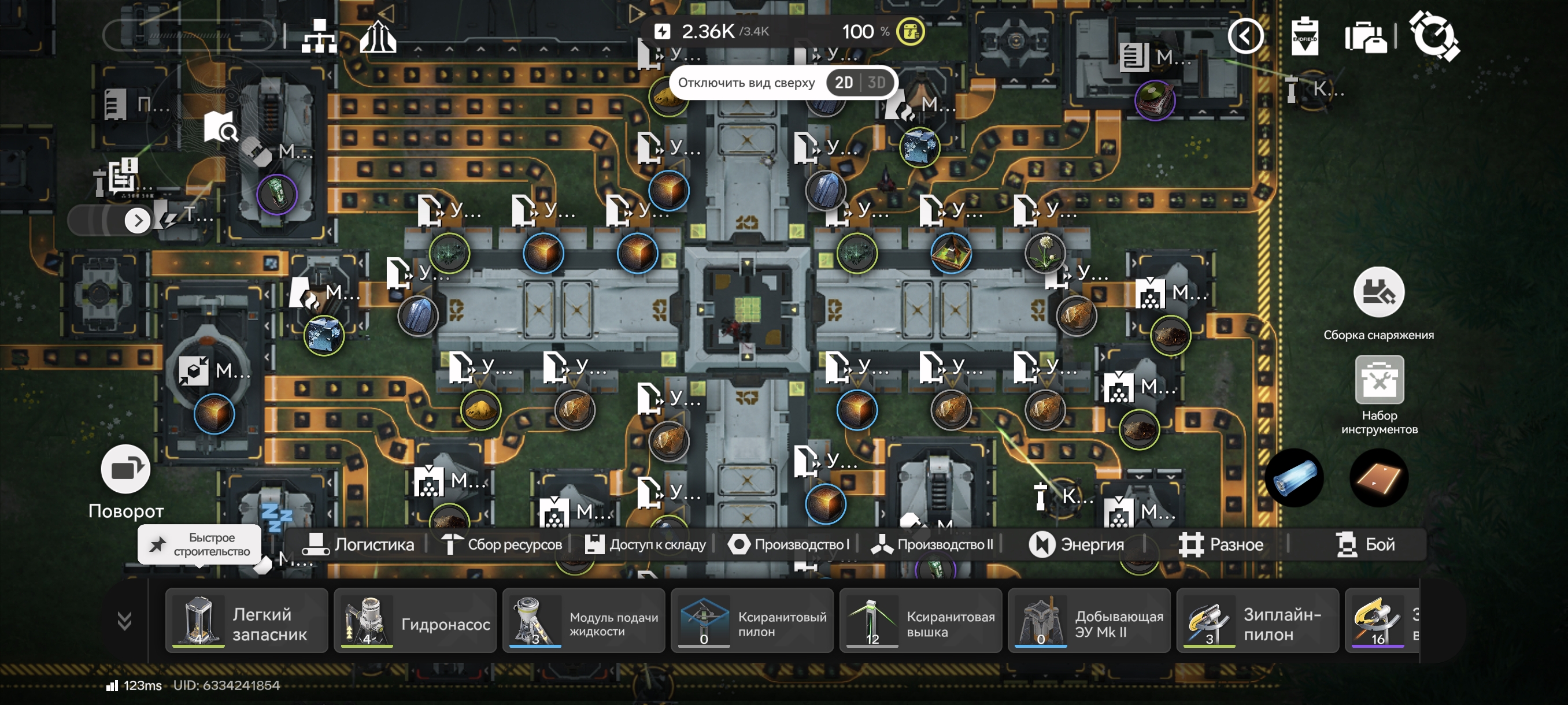Open the Производство I tab
This screenshot has width=1568, height=705.
[789, 544]
